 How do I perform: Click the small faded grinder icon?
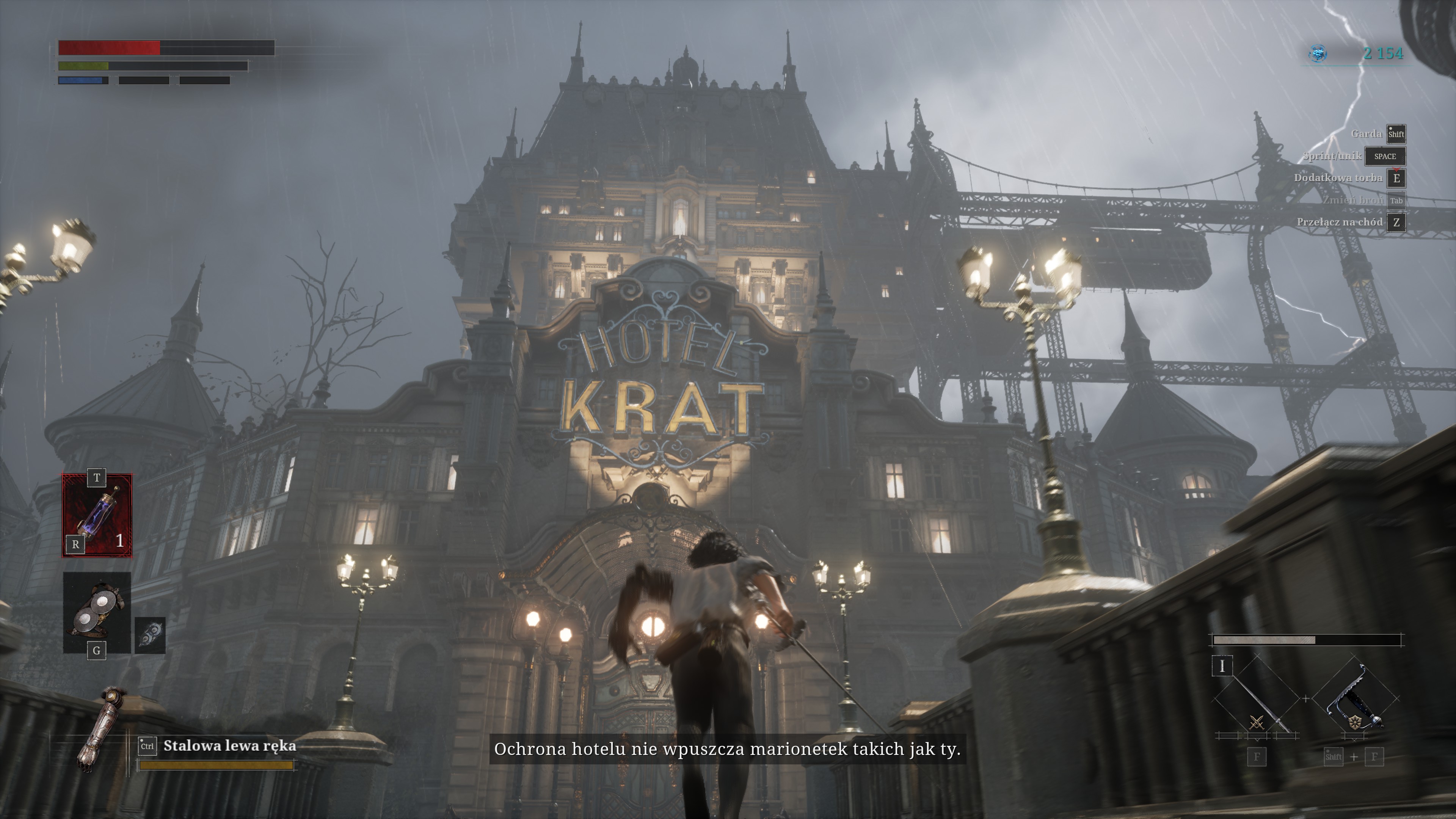pyautogui.click(x=151, y=635)
